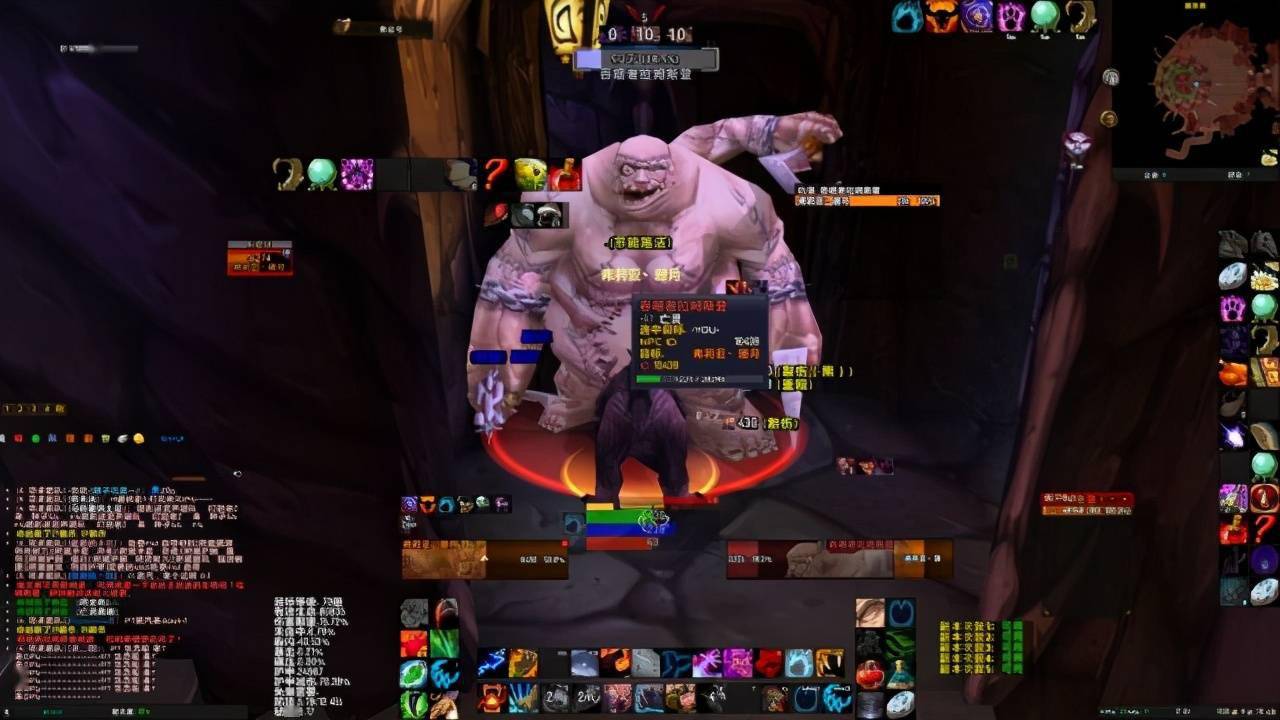This screenshot has height=720, width=1280.
Task: Click the gold round button beside the minimap
Action: point(1107,119)
